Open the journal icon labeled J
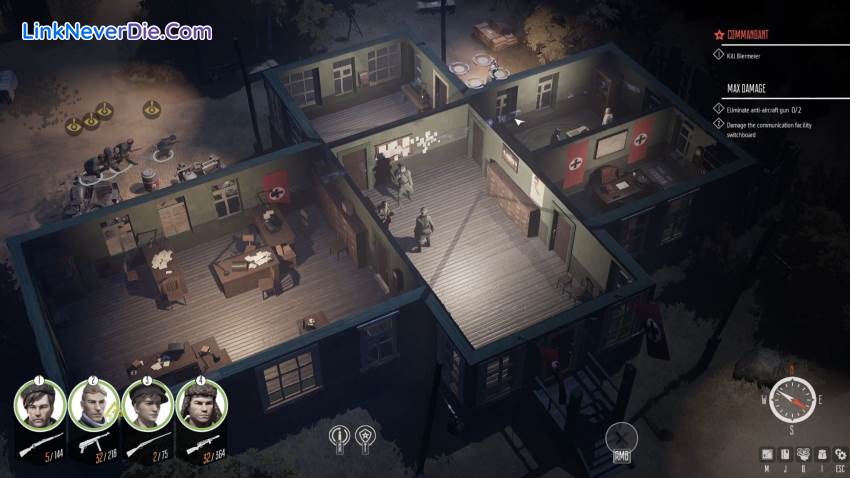This screenshot has height=478, width=850. coord(785,454)
